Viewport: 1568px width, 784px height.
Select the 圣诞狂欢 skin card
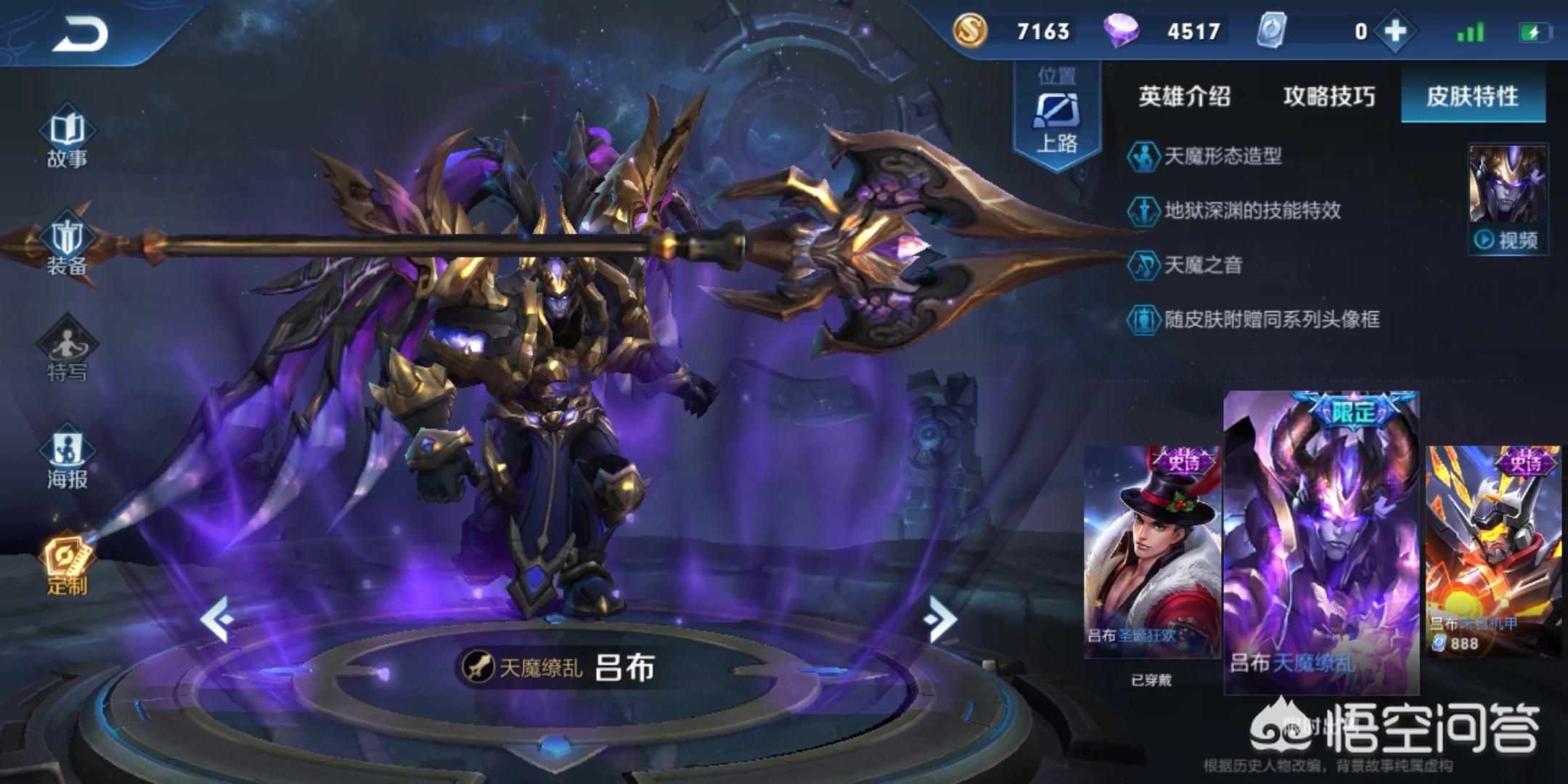tap(1151, 552)
